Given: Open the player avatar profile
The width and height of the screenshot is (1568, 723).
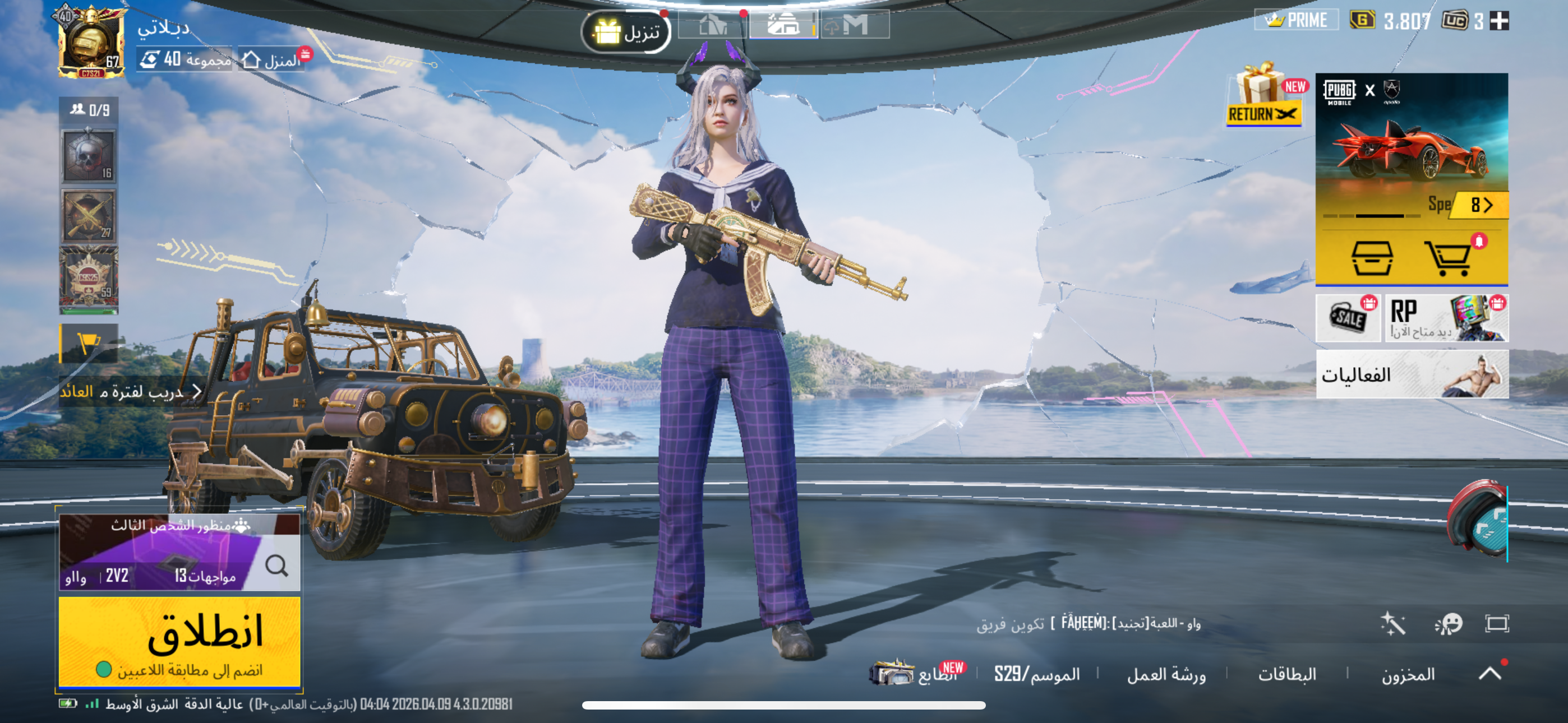Looking at the screenshot, I should point(91,43).
